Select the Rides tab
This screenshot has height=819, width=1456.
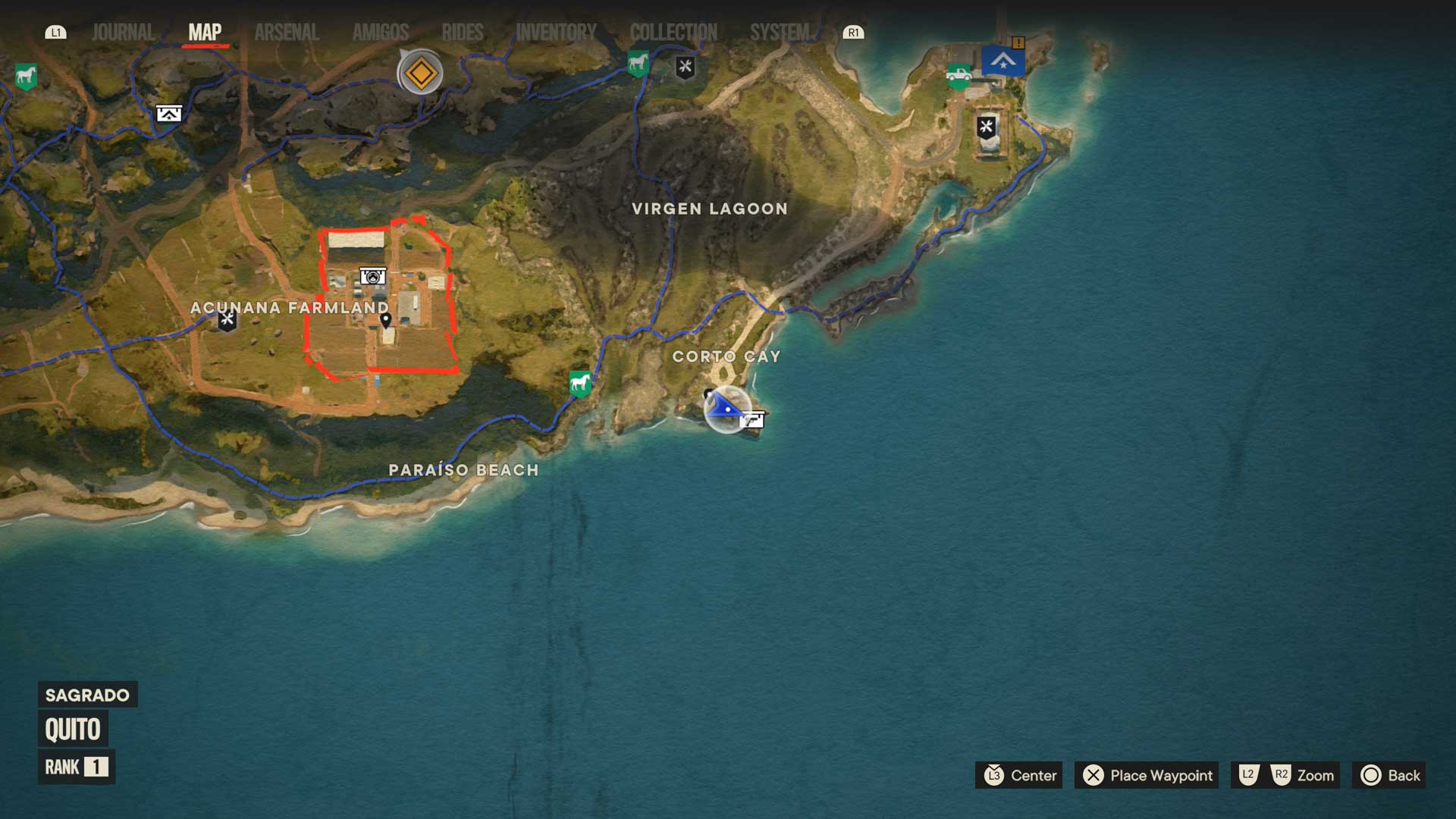463,33
